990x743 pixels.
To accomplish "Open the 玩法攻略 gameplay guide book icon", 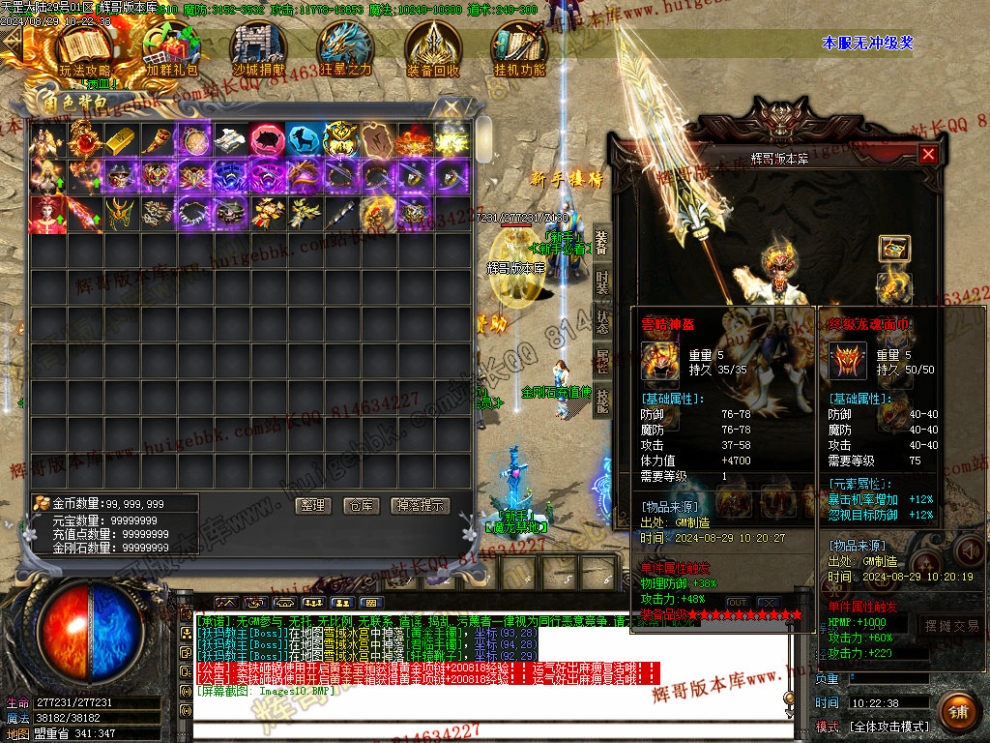I will 84,49.
